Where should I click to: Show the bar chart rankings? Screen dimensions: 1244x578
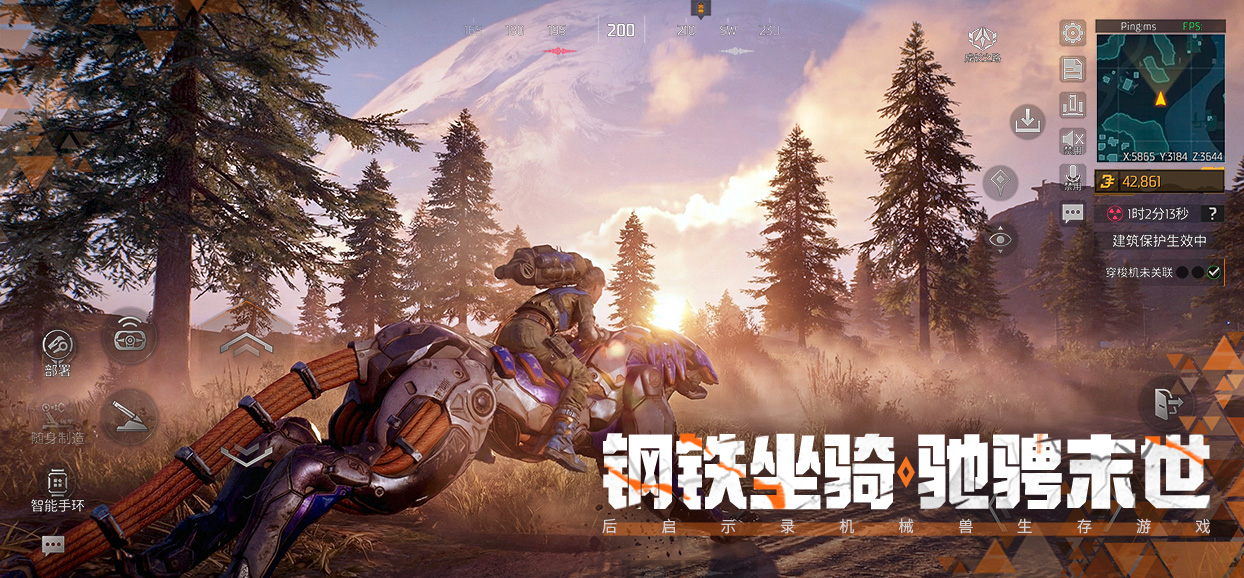(1073, 104)
